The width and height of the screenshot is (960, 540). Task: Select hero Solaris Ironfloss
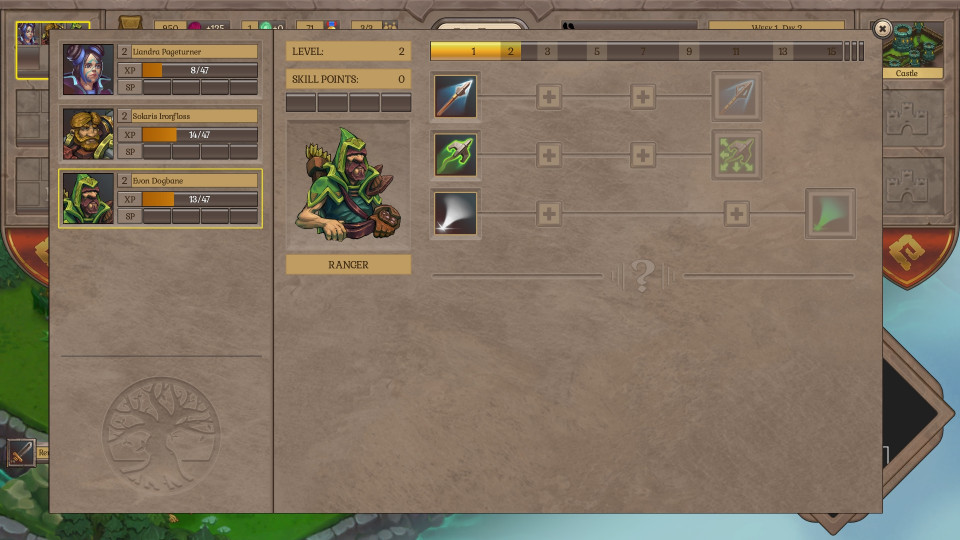(x=160, y=134)
